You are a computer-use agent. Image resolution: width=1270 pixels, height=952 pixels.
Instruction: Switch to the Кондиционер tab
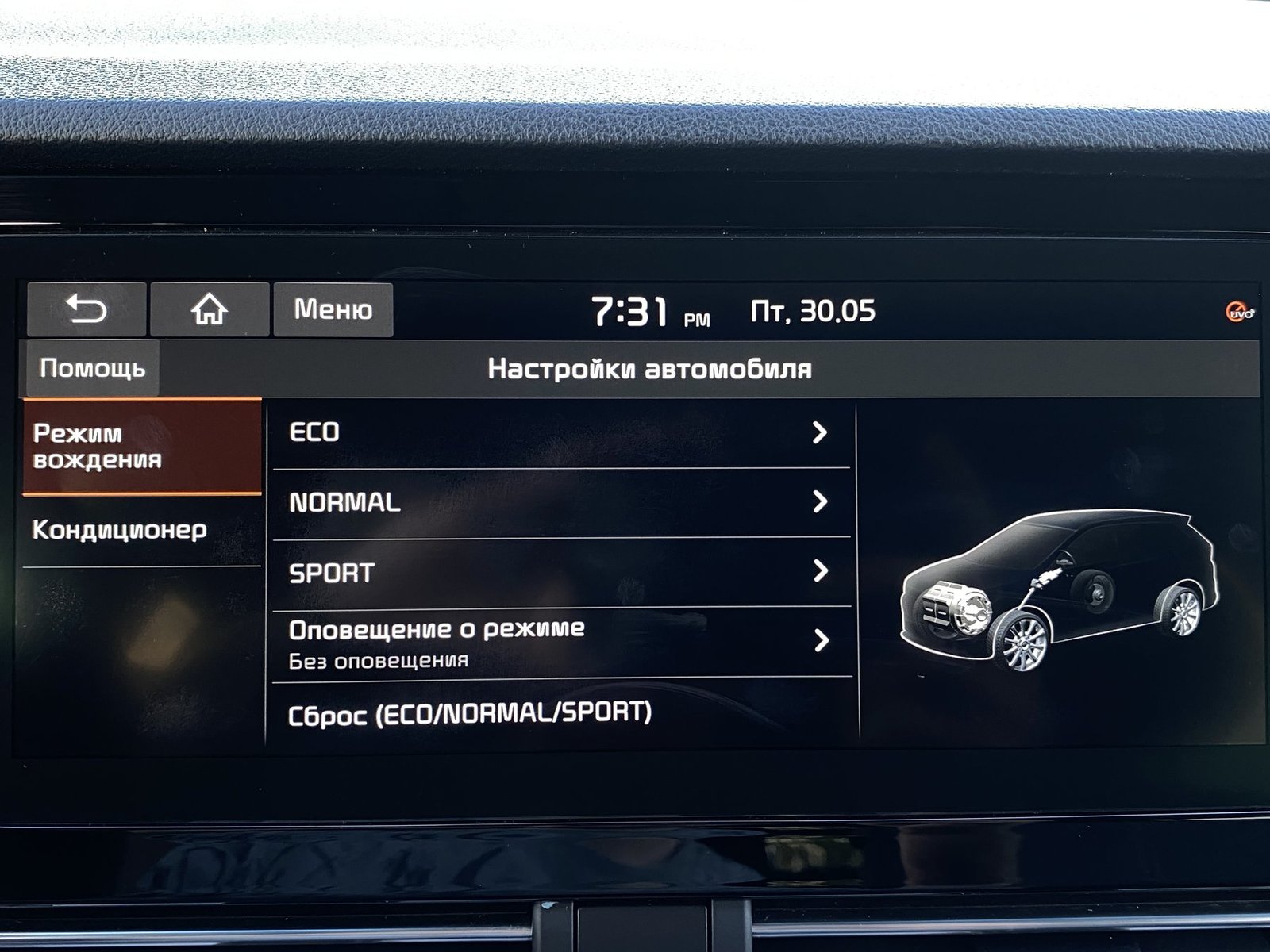coord(142,530)
